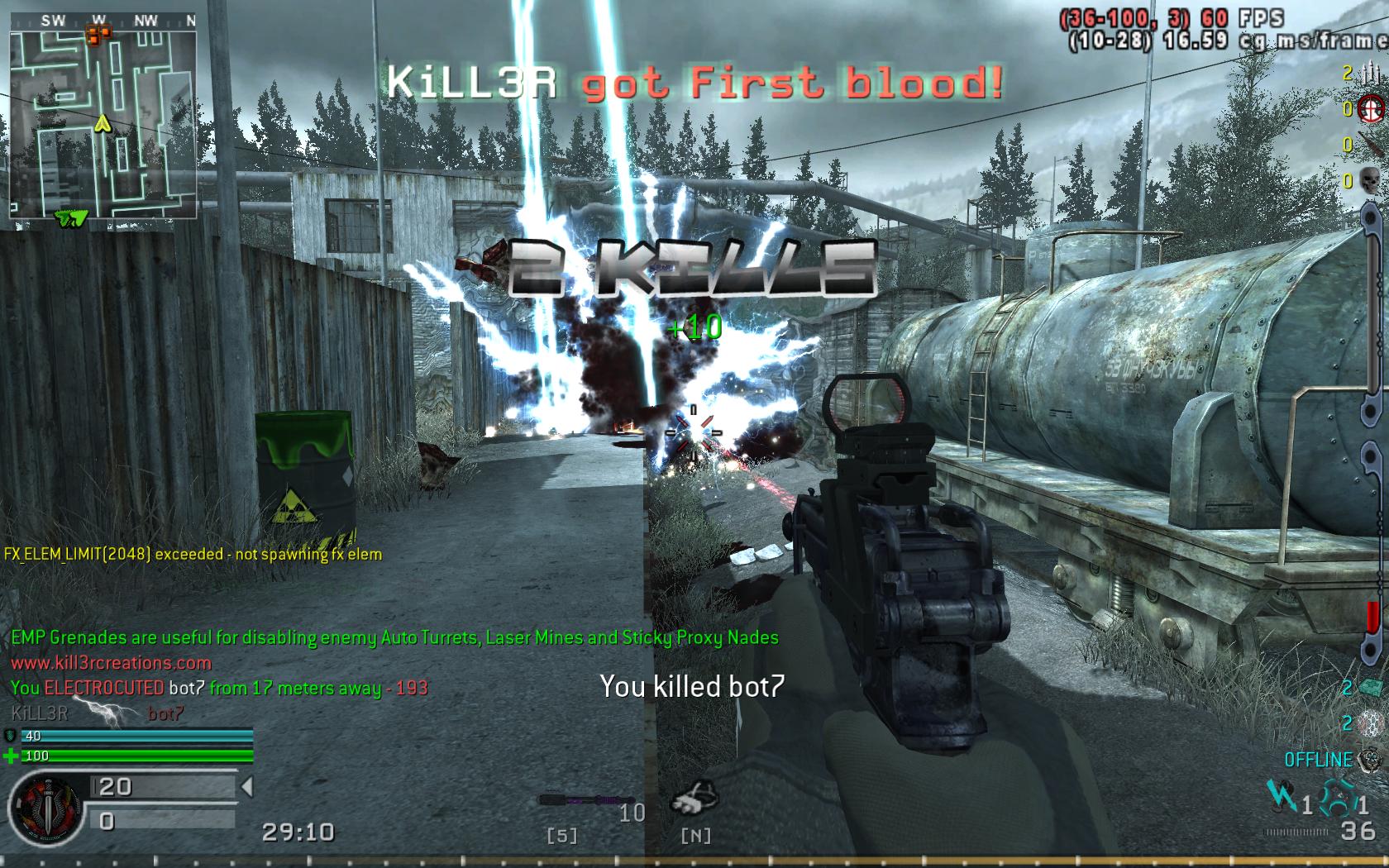
Task: Select the three bullets ammo icon
Action: click(x=1370, y=74)
